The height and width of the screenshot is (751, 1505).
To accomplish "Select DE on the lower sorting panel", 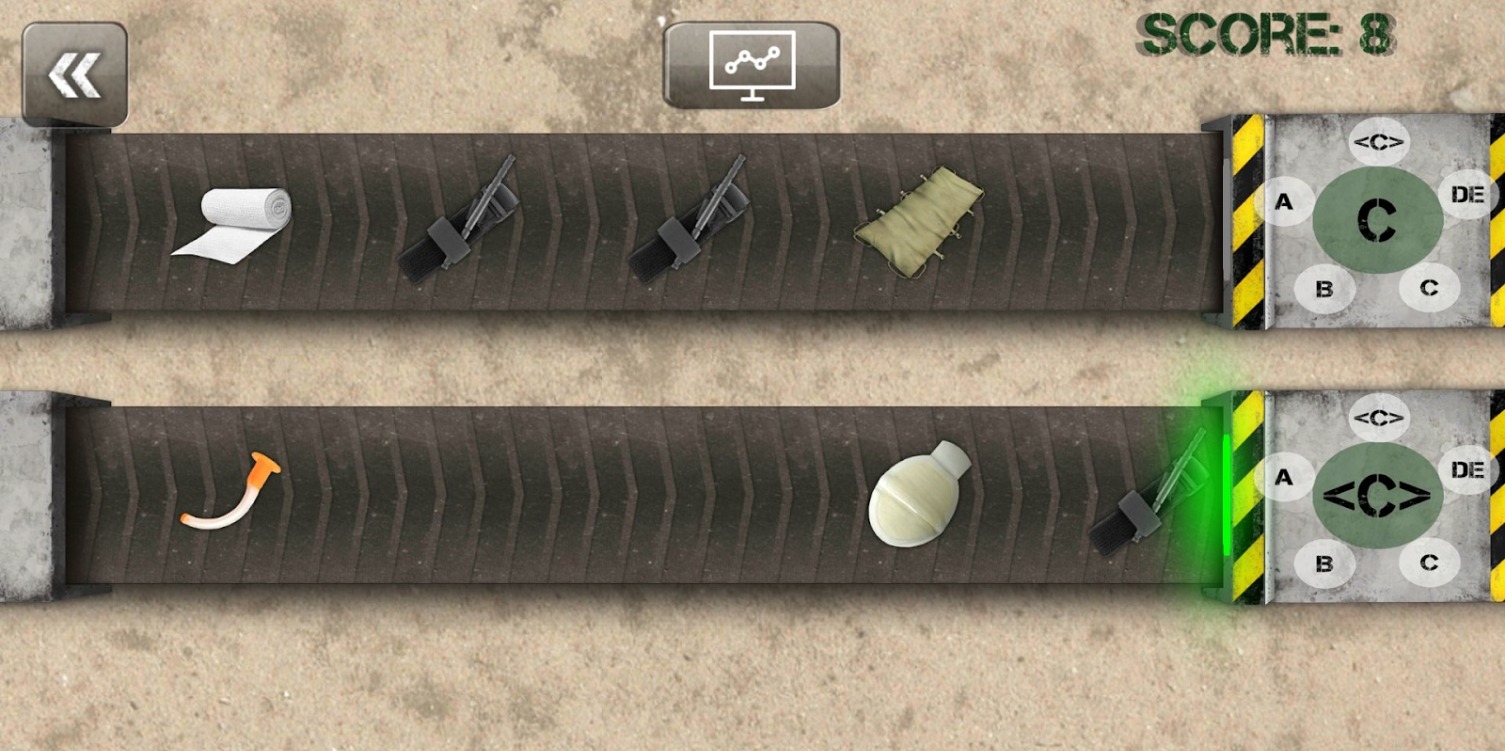I will click(x=1469, y=470).
